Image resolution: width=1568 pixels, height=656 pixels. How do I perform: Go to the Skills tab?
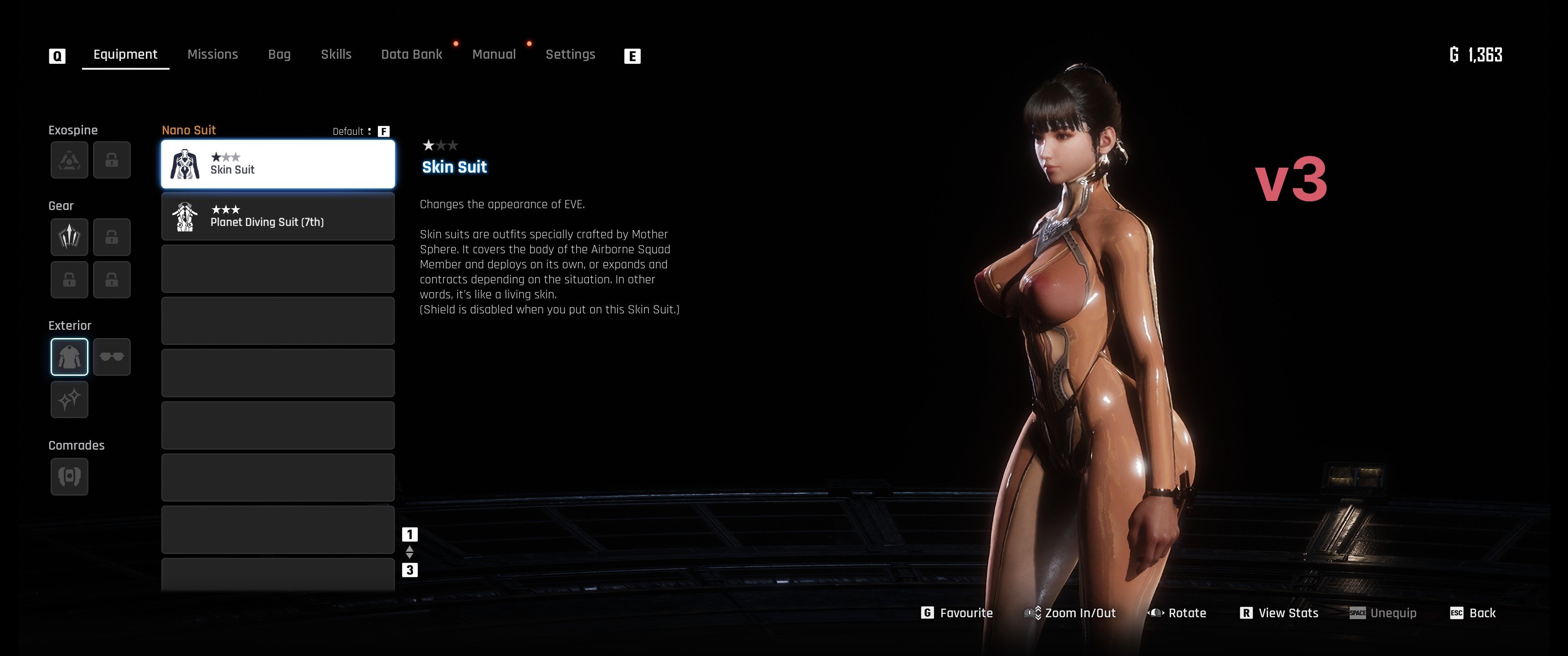click(x=336, y=55)
